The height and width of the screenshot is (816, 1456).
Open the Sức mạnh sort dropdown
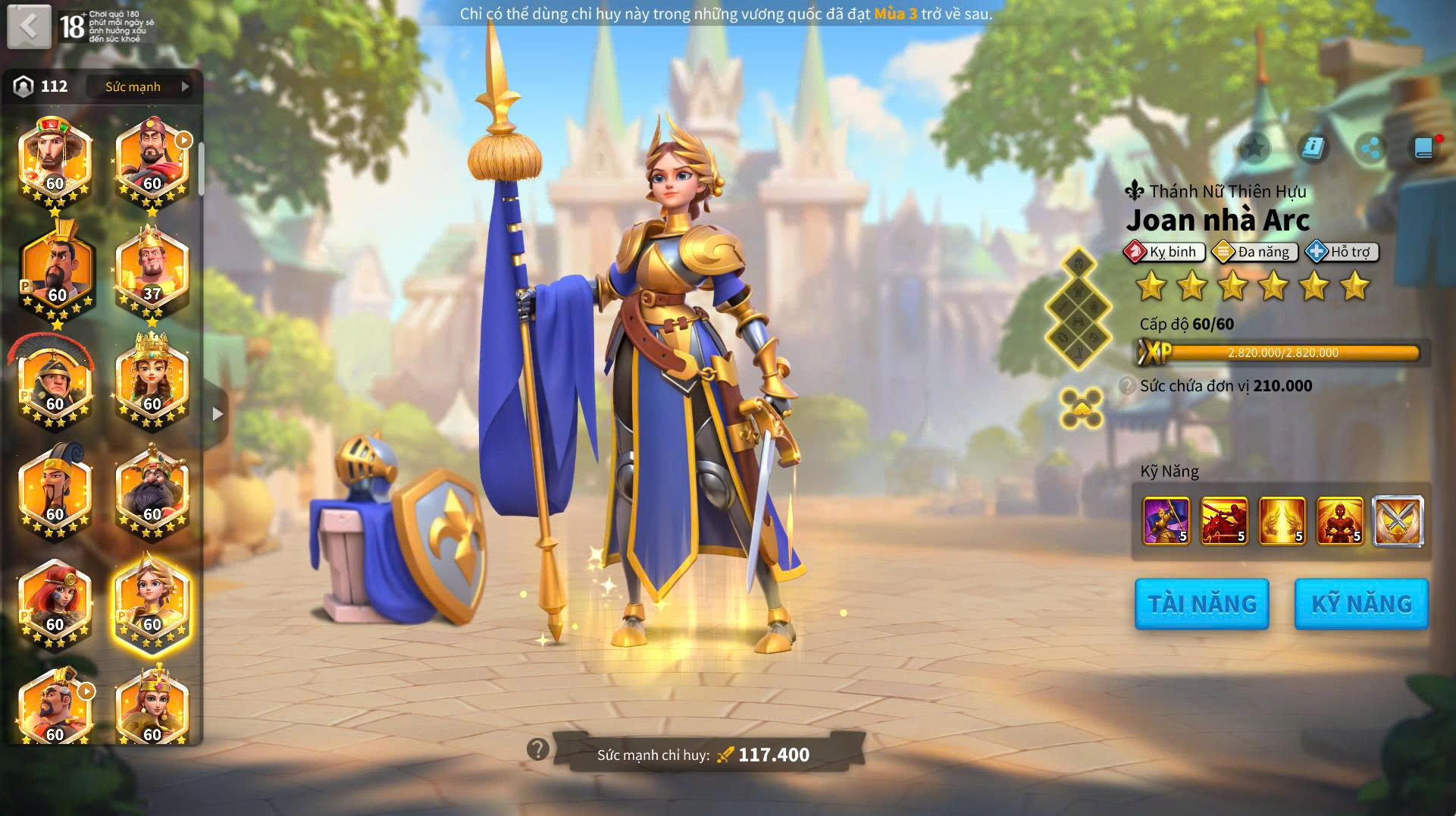[x=144, y=86]
